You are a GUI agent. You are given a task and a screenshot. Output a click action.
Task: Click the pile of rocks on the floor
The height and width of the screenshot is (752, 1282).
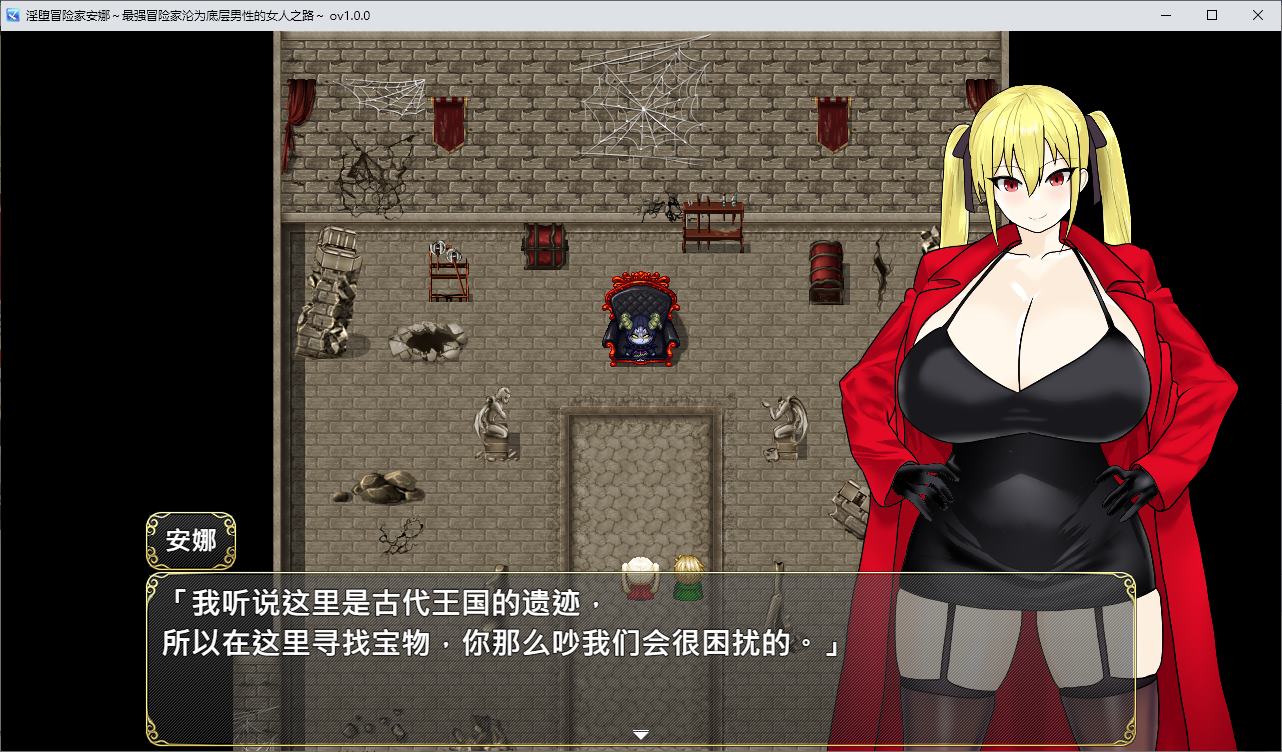tap(385, 488)
